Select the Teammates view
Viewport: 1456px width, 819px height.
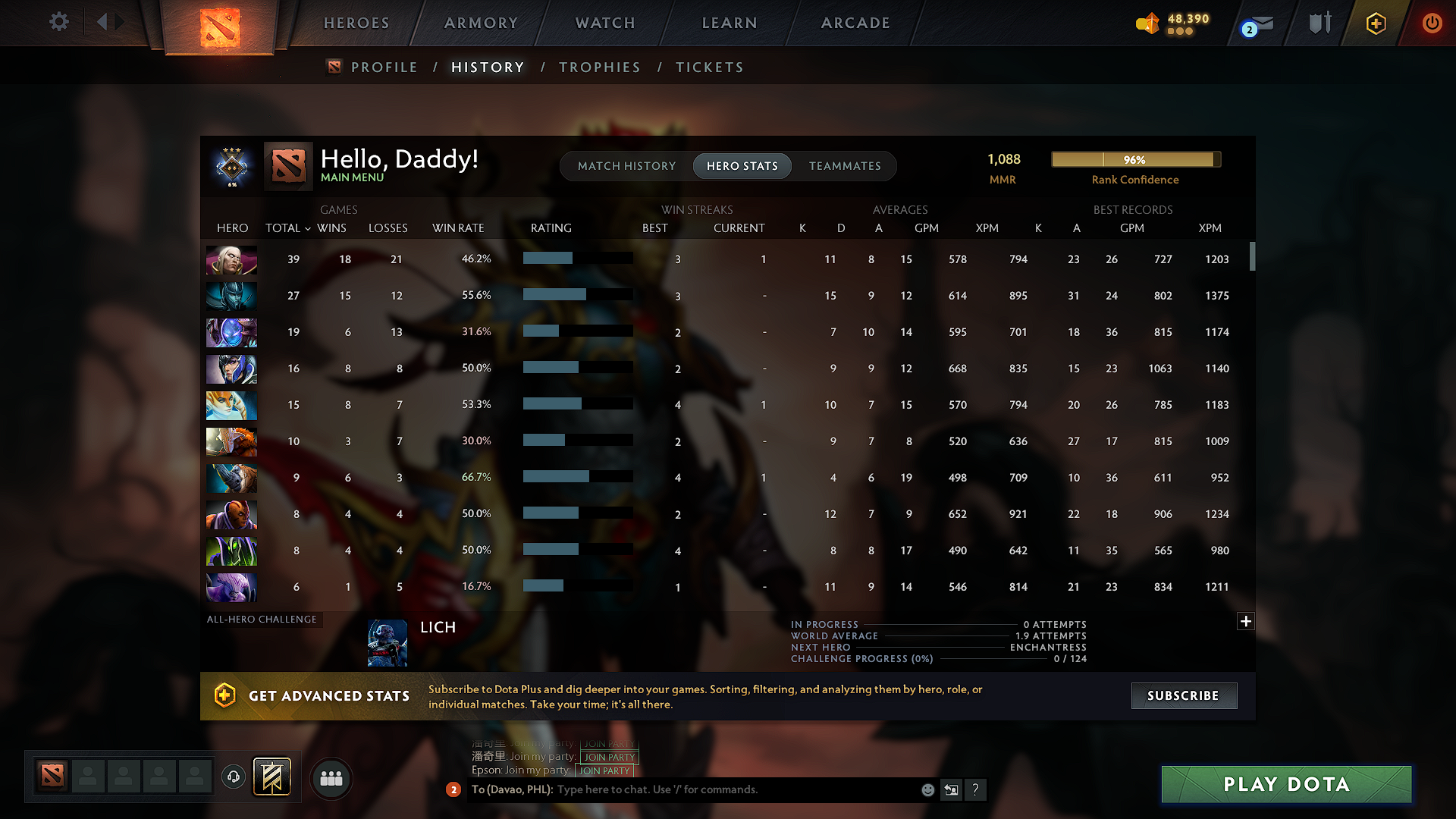coord(845,166)
